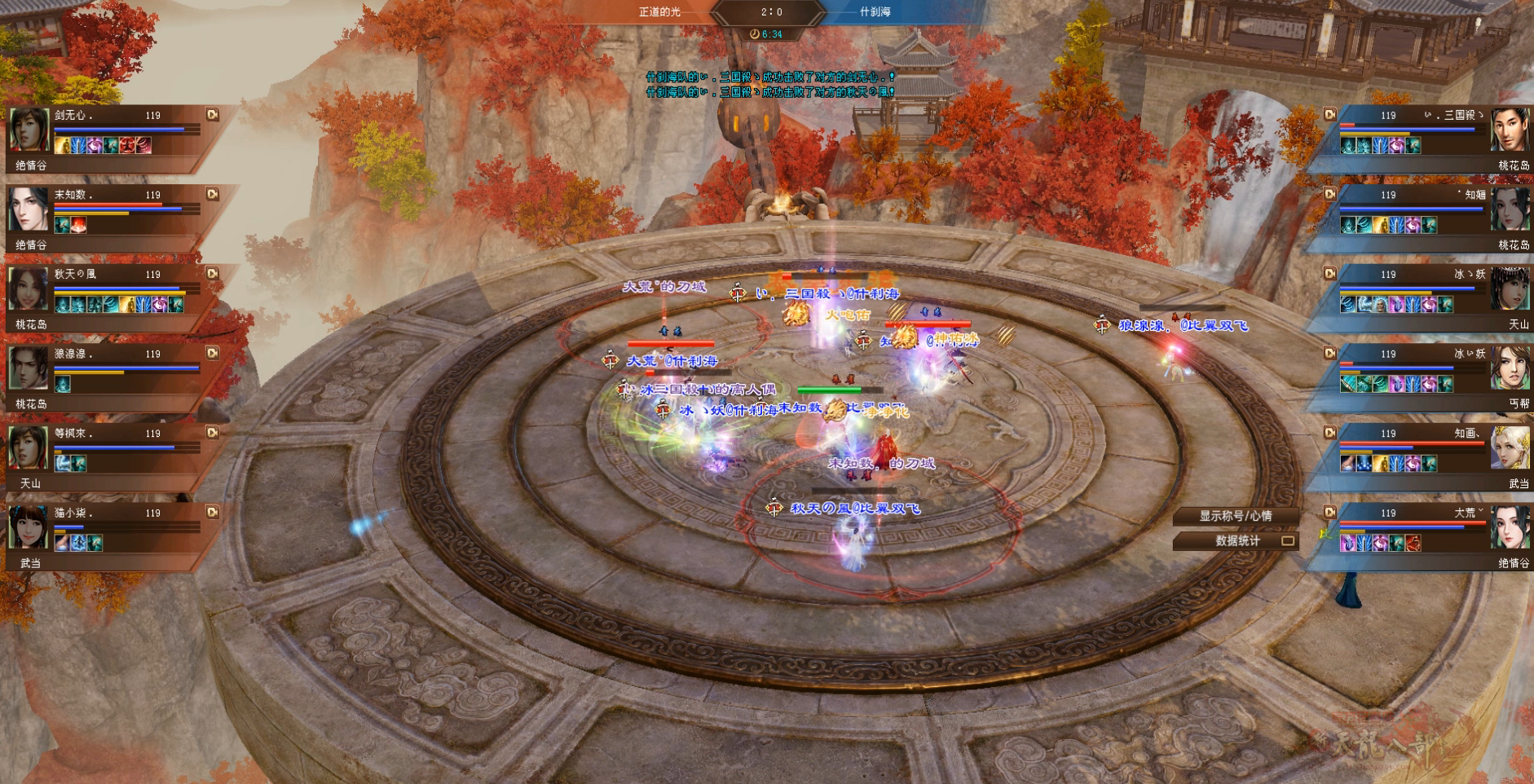Click the camera button beside 三国殺
1534x784 pixels.
coord(1330,115)
